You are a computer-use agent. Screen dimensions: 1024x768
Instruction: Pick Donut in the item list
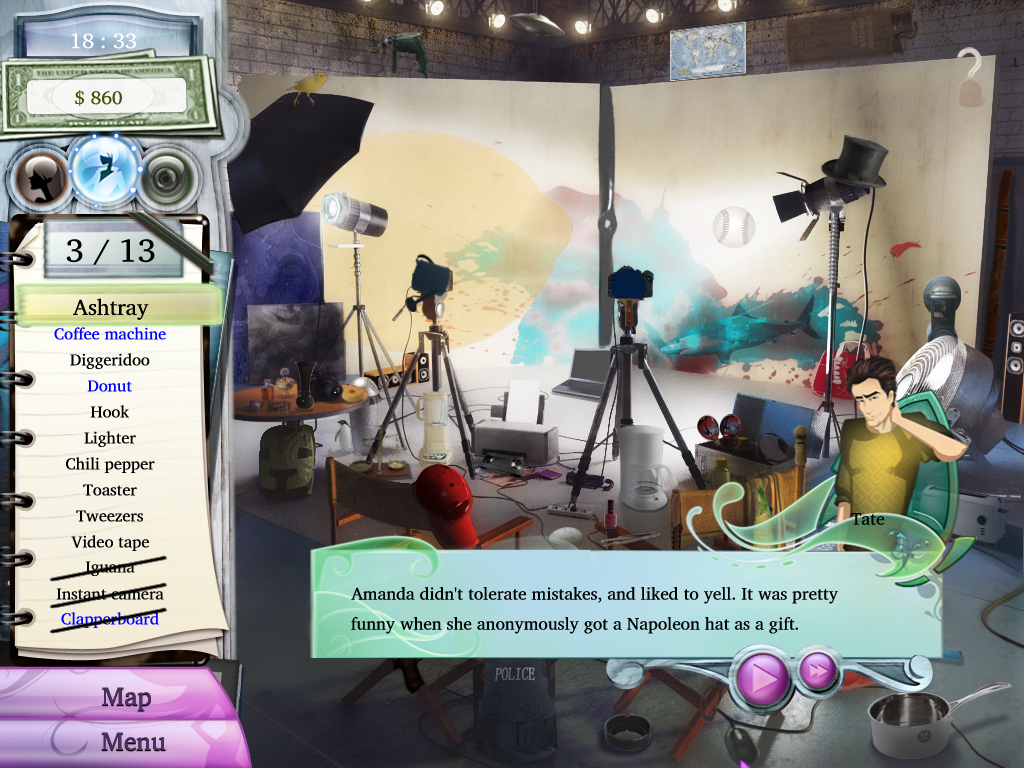click(110, 386)
